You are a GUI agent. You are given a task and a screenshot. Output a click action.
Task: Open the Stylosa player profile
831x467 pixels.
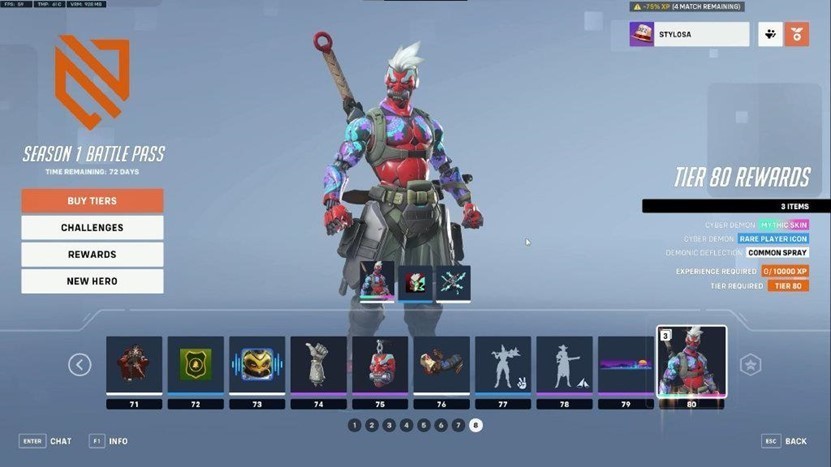point(689,35)
